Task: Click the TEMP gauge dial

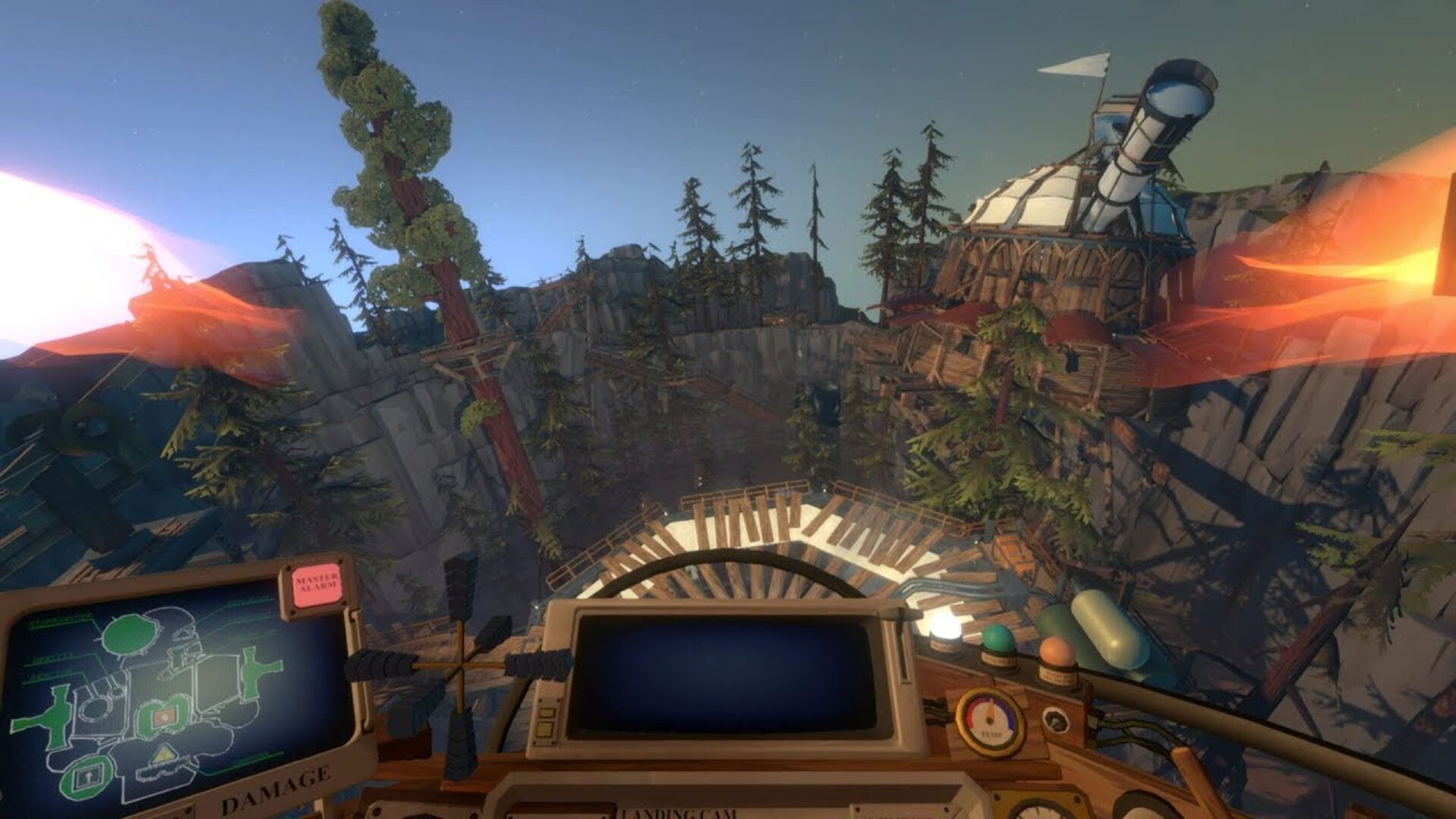Action: [x=990, y=721]
